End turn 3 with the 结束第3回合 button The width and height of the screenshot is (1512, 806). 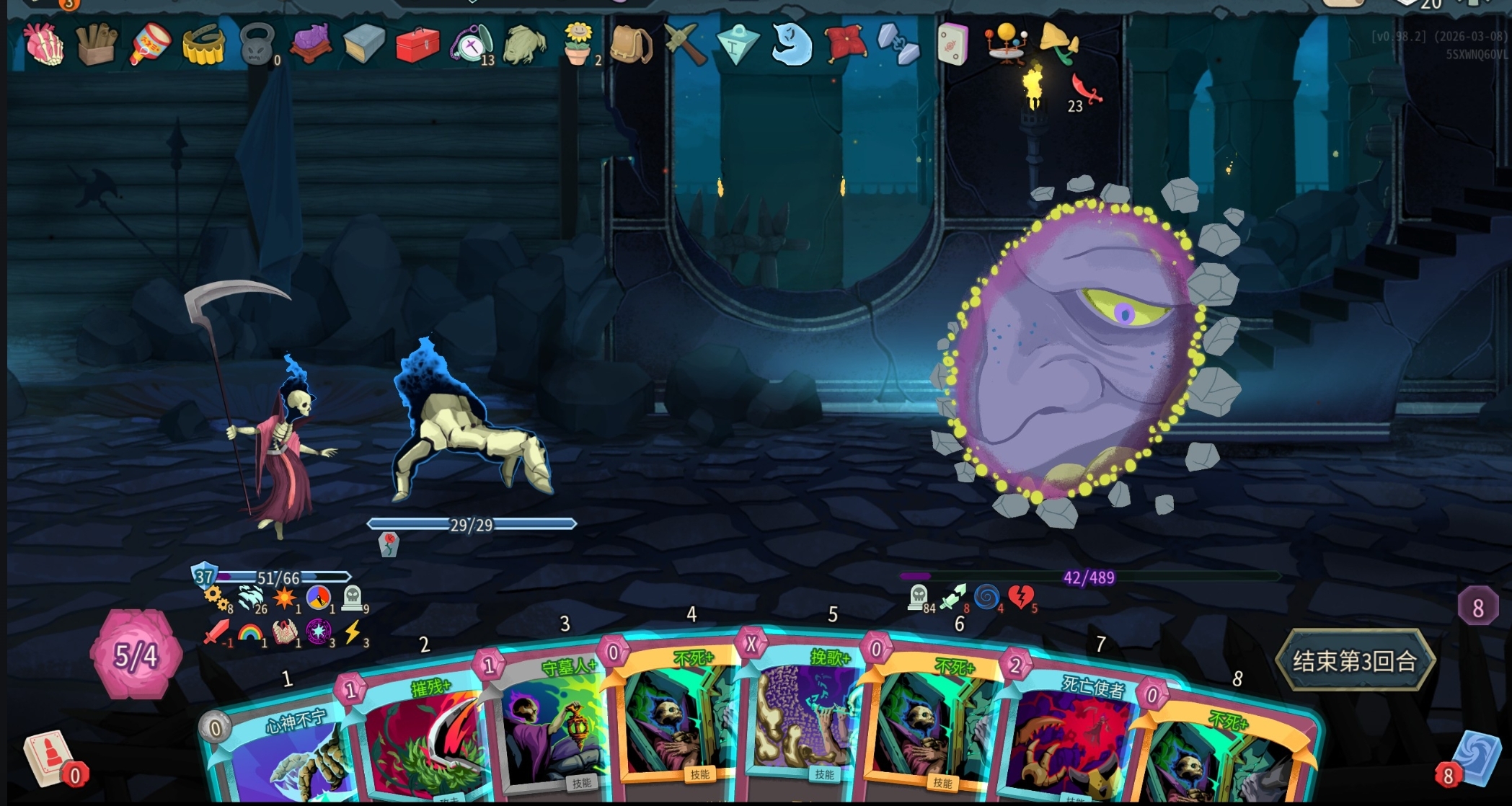(1354, 660)
